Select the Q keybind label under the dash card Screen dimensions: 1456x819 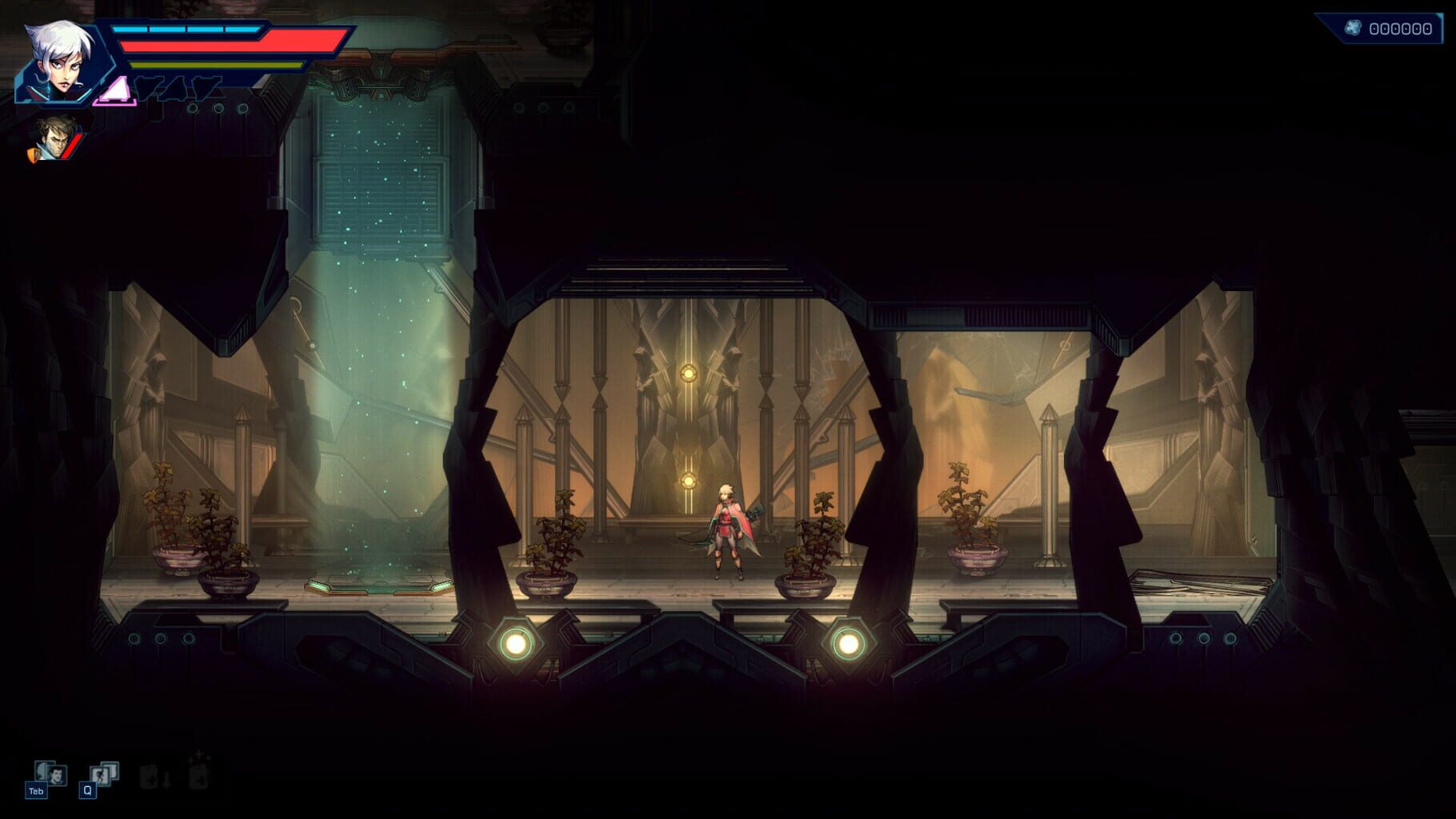click(88, 790)
